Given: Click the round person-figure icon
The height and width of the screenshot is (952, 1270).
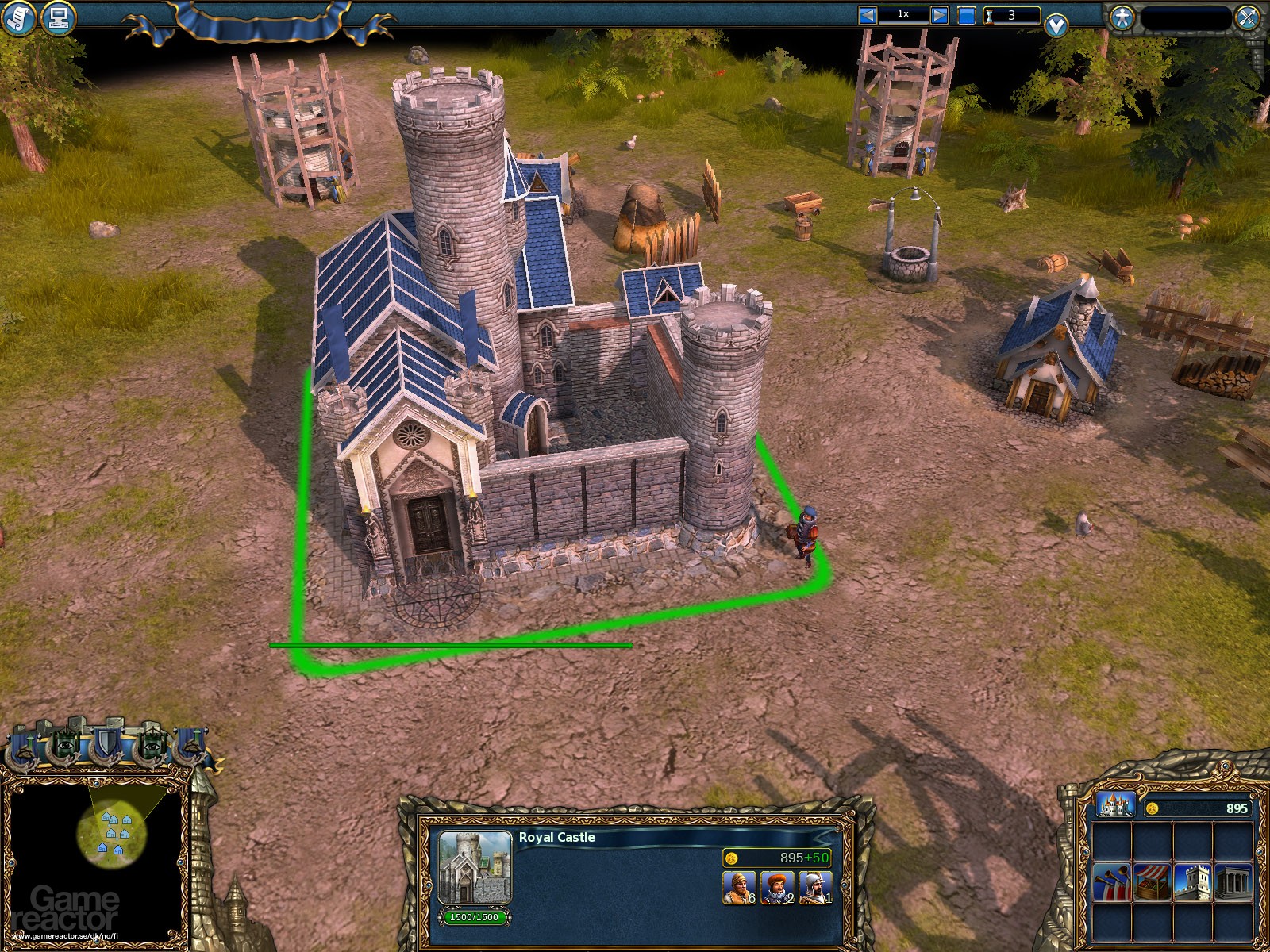Looking at the screenshot, I should point(1122,17).
